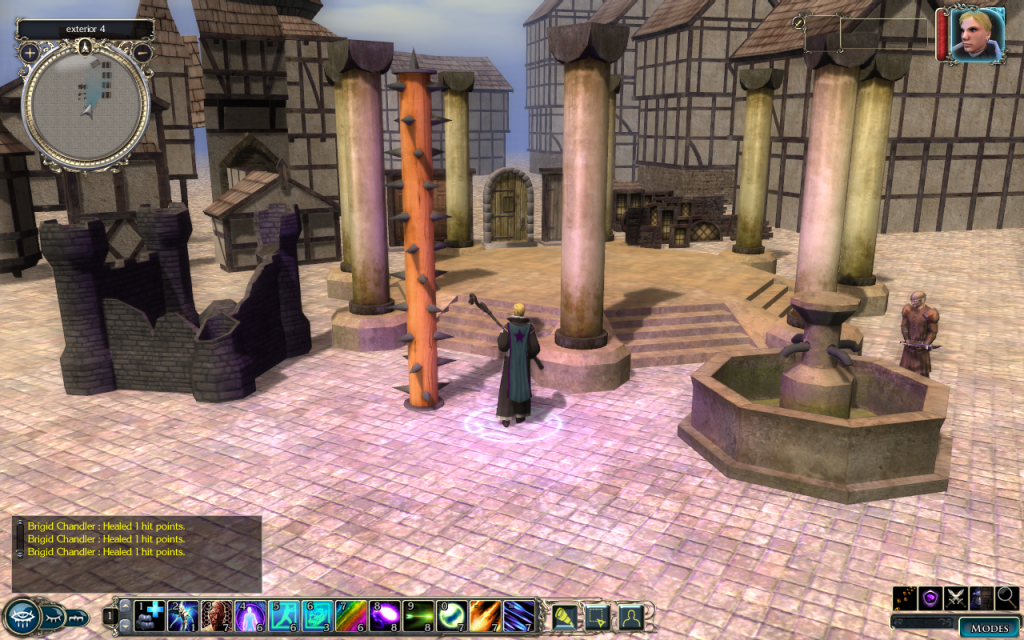
Task: Use the healing cross in hotbar slot 1
Action: click(x=150, y=613)
